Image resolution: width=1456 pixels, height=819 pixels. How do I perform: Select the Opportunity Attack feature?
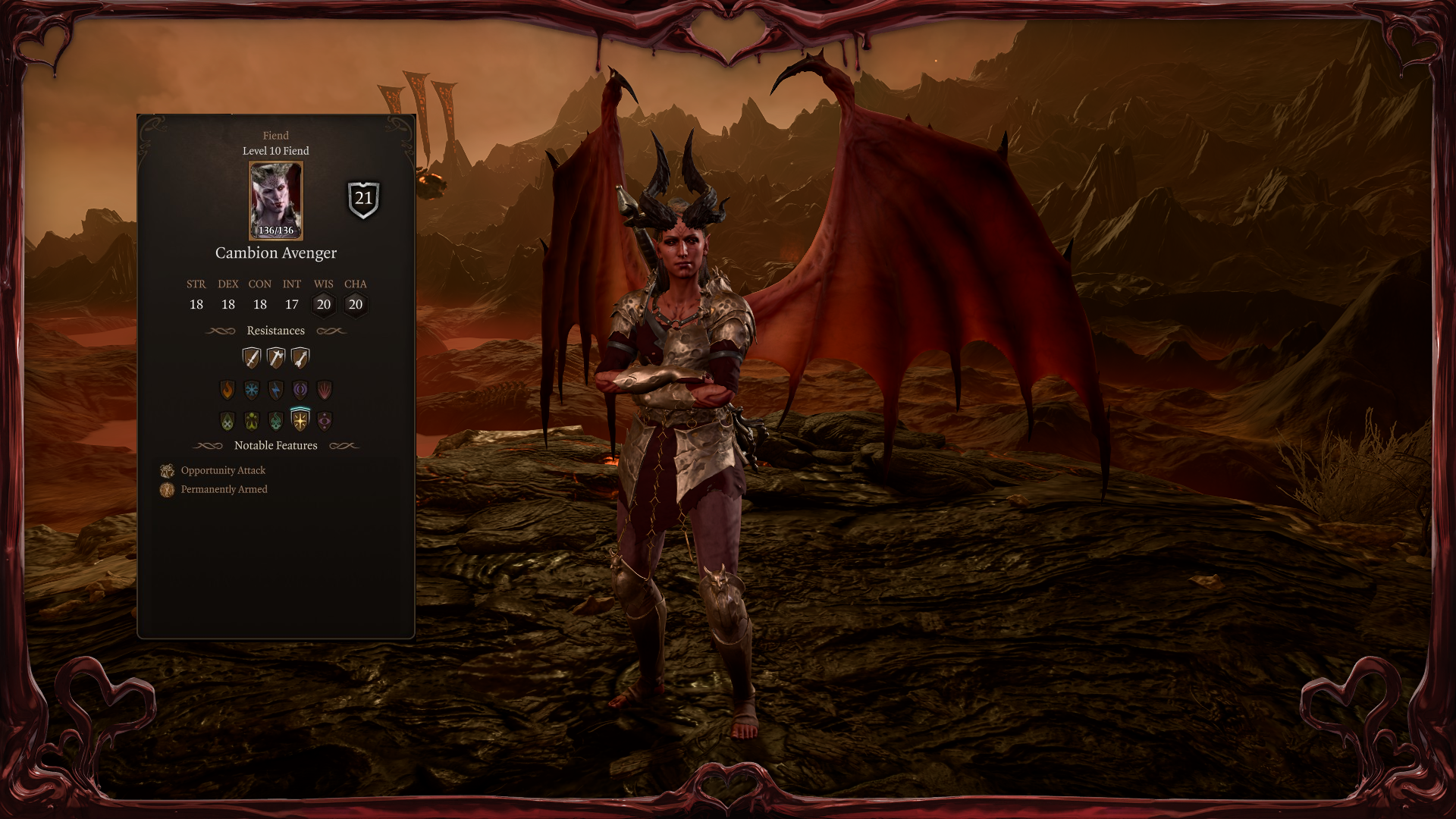223,470
